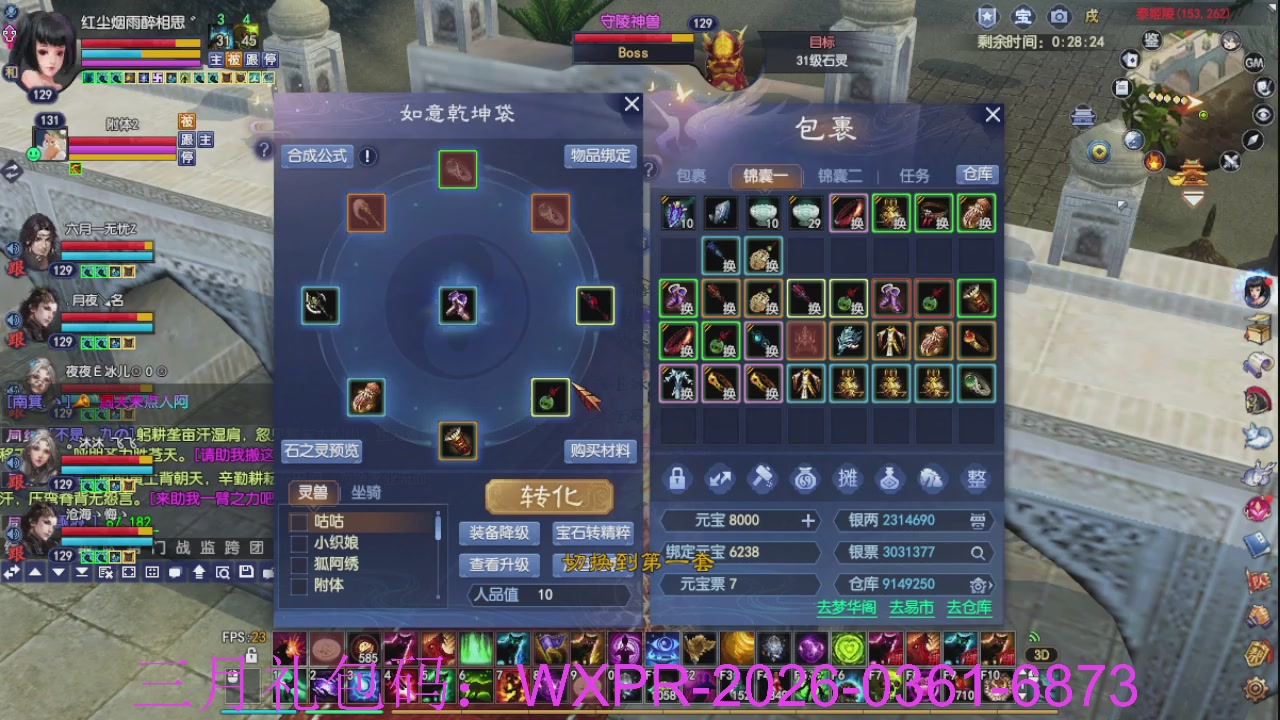Viewport: 1280px width, 720px height.
Task: Check the 附体 checkbox in the pet list
Action: pos(297,585)
